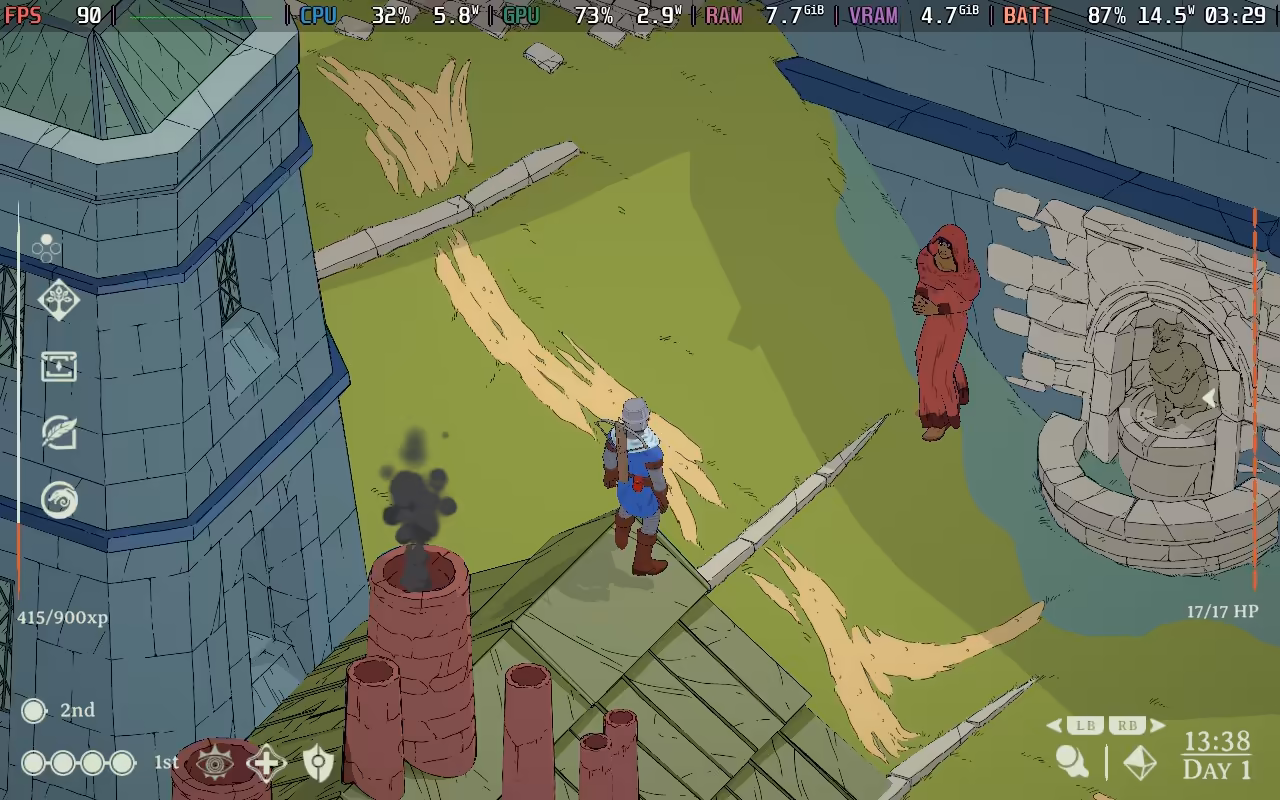Open the tree diamond skill icon
The height and width of the screenshot is (800, 1280).
pyautogui.click(x=59, y=300)
